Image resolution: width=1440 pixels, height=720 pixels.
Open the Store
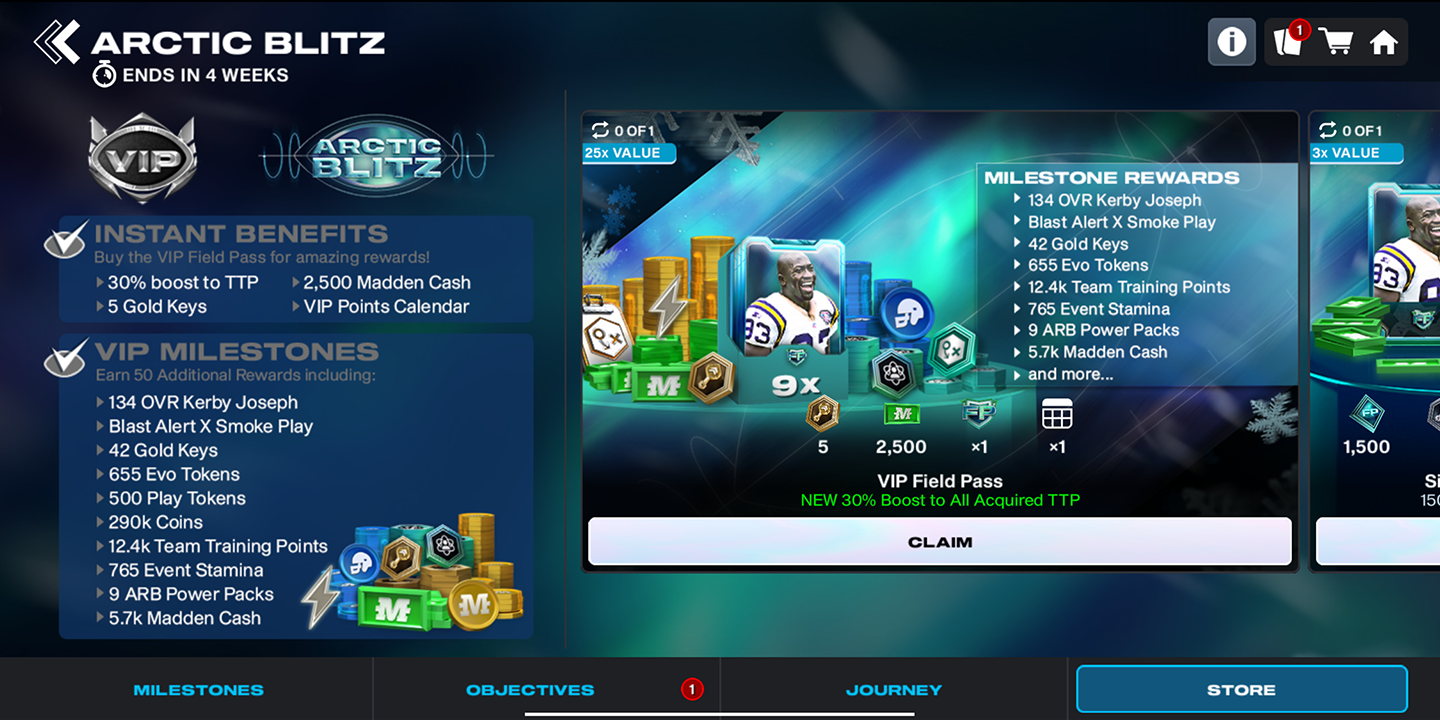(1240, 689)
